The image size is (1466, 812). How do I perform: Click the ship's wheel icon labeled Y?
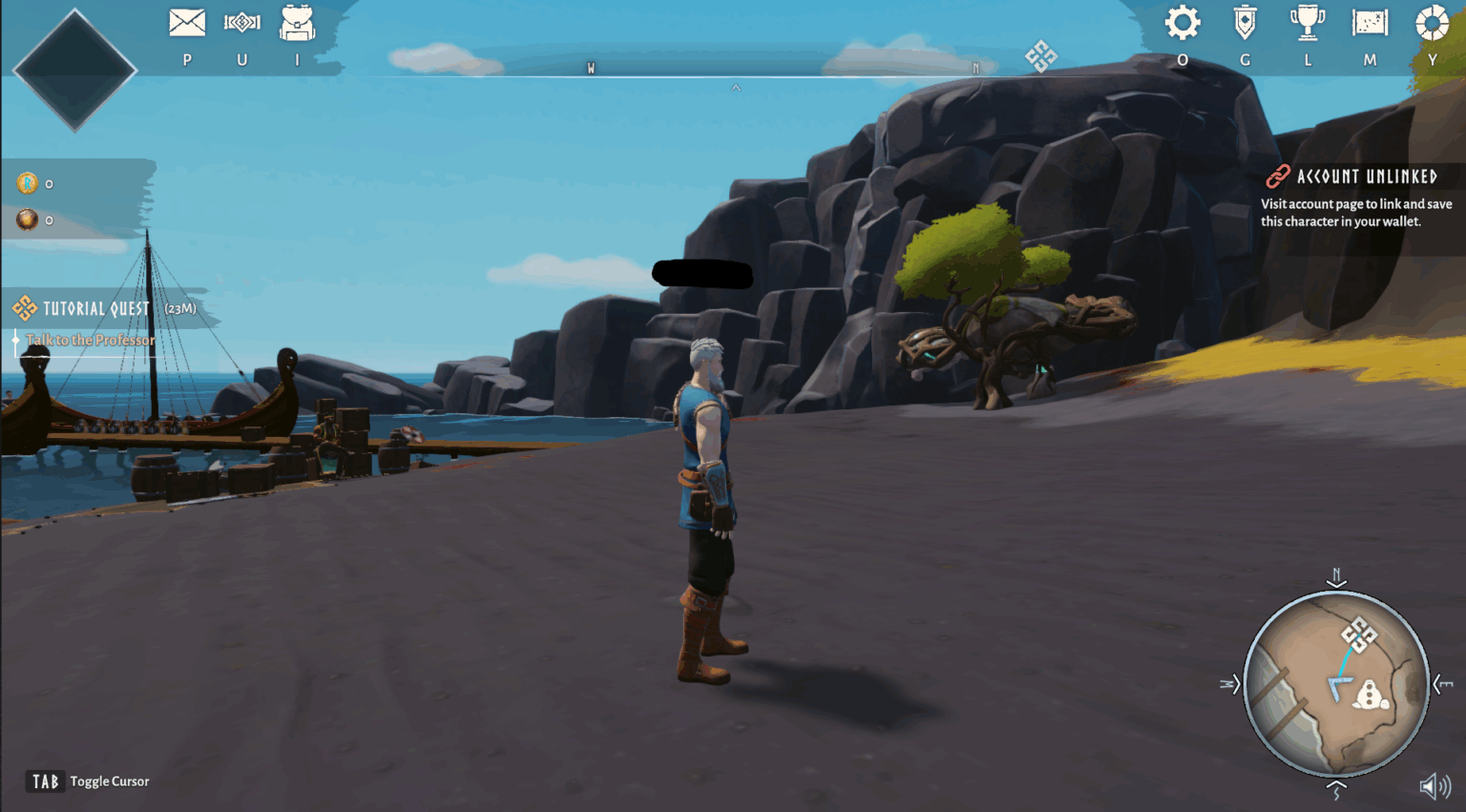click(x=1432, y=25)
